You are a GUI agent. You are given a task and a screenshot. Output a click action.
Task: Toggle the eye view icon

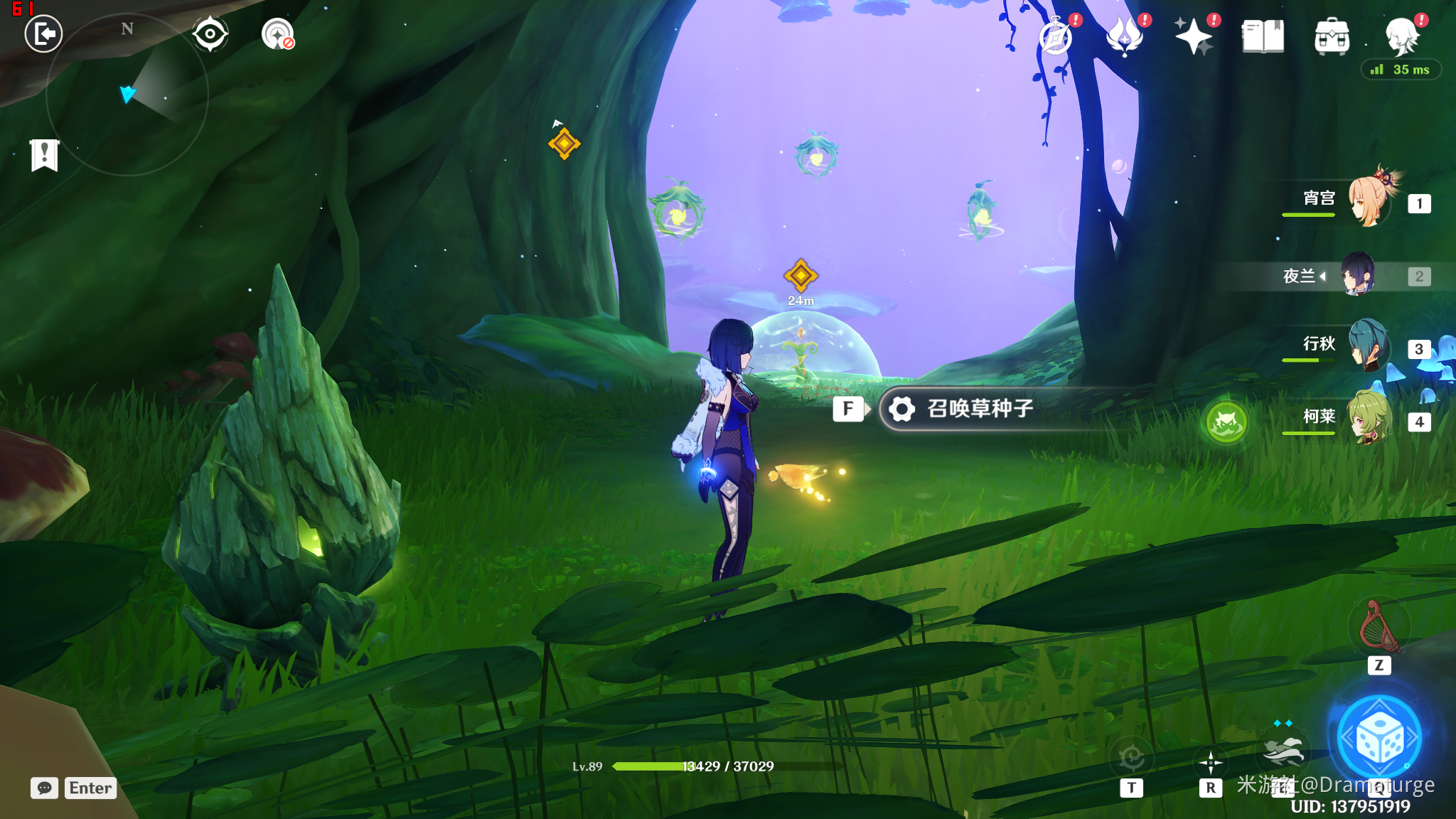(x=210, y=34)
